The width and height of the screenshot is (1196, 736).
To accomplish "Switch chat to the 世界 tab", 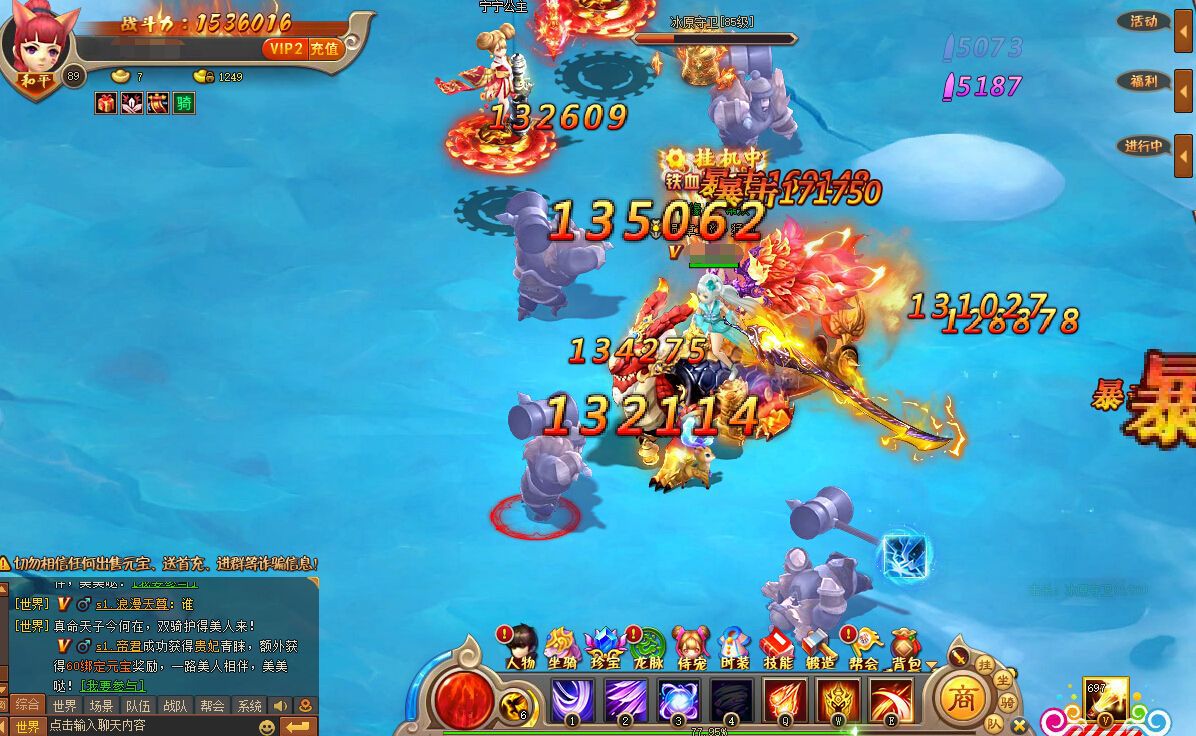I will (x=65, y=706).
